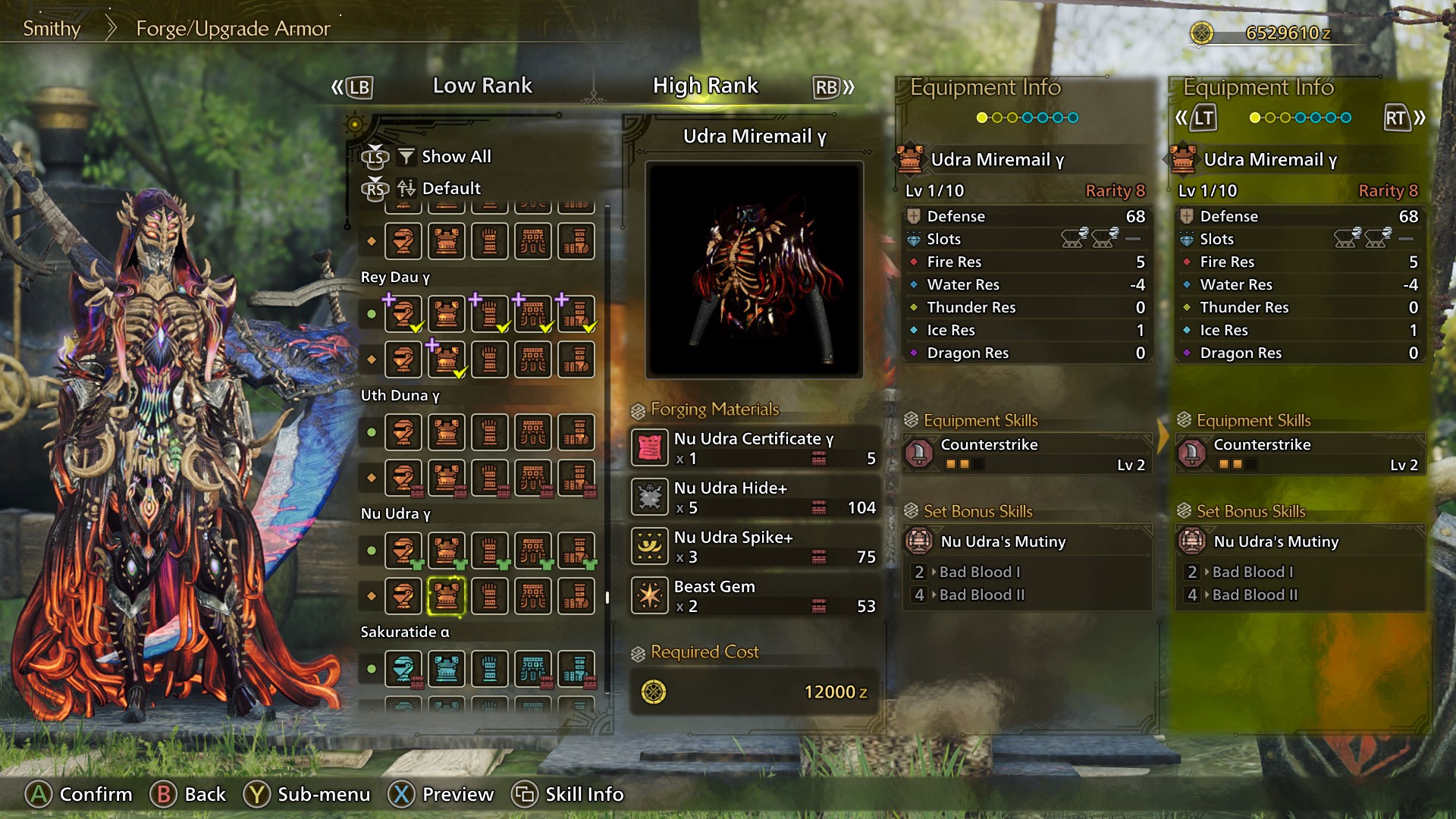Viewport: 1456px width, 819px height.
Task: Open the Show All filter option
Action: coord(456,157)
